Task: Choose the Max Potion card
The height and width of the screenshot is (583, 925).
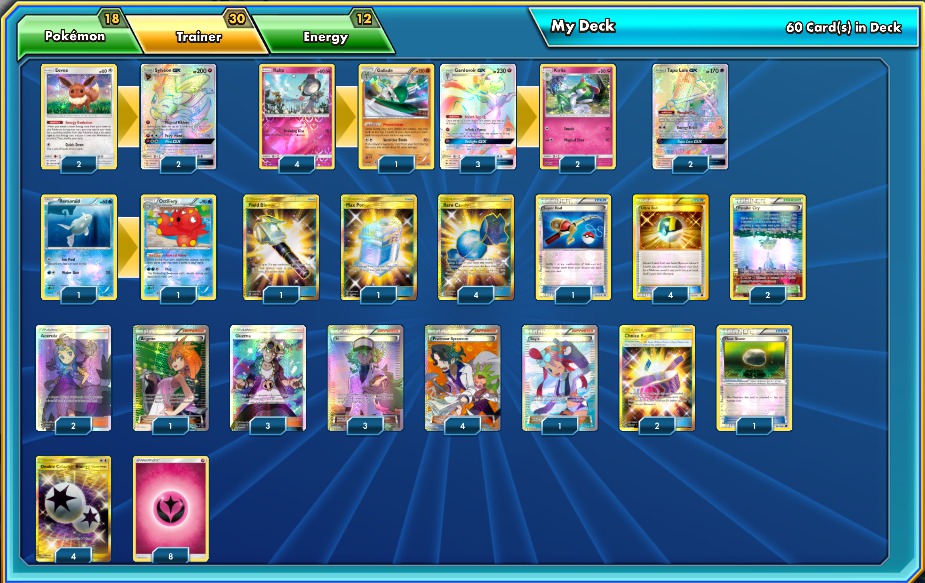Action: coord(378,244)
